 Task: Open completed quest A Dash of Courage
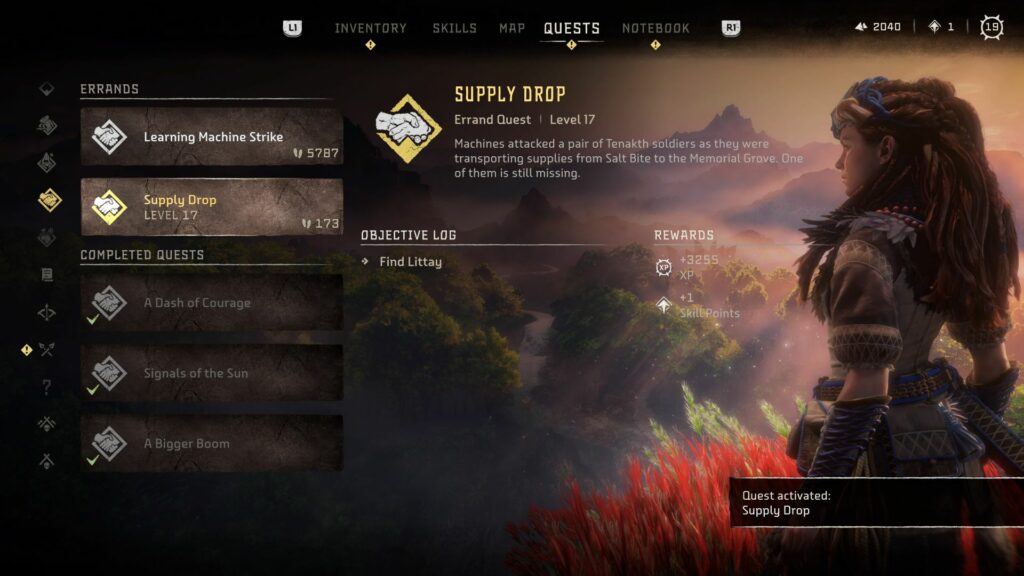click(x=212, y=303)
